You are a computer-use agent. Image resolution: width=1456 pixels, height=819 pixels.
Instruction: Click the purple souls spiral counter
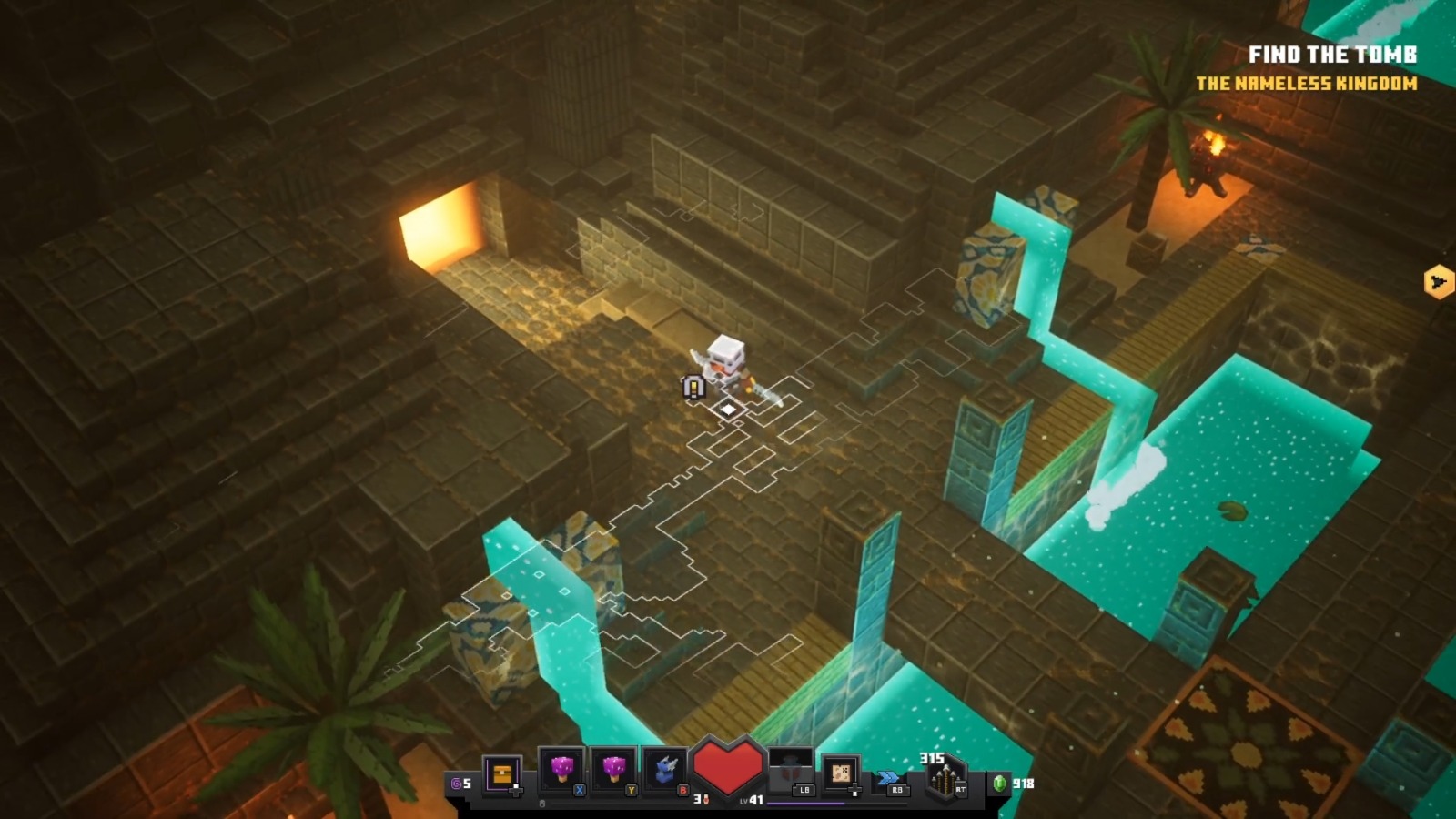point(455,784)
